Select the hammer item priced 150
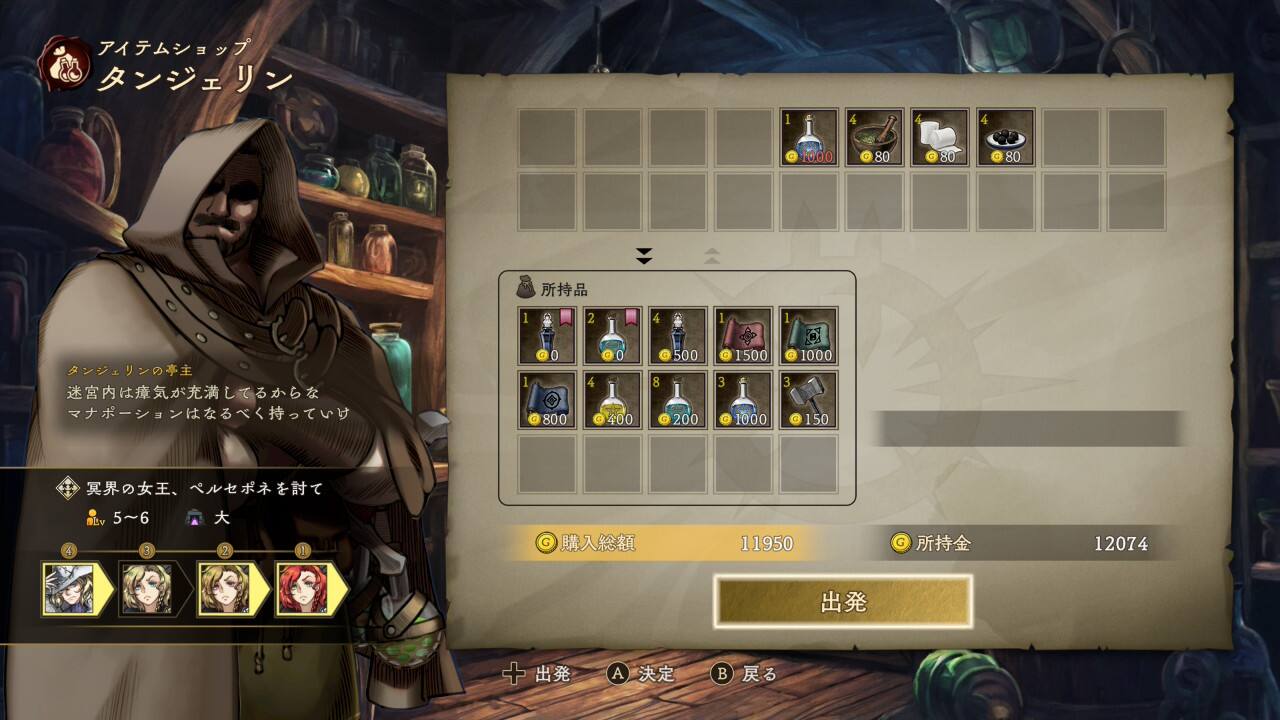The image size is (1280, 720). coord(808,400)
